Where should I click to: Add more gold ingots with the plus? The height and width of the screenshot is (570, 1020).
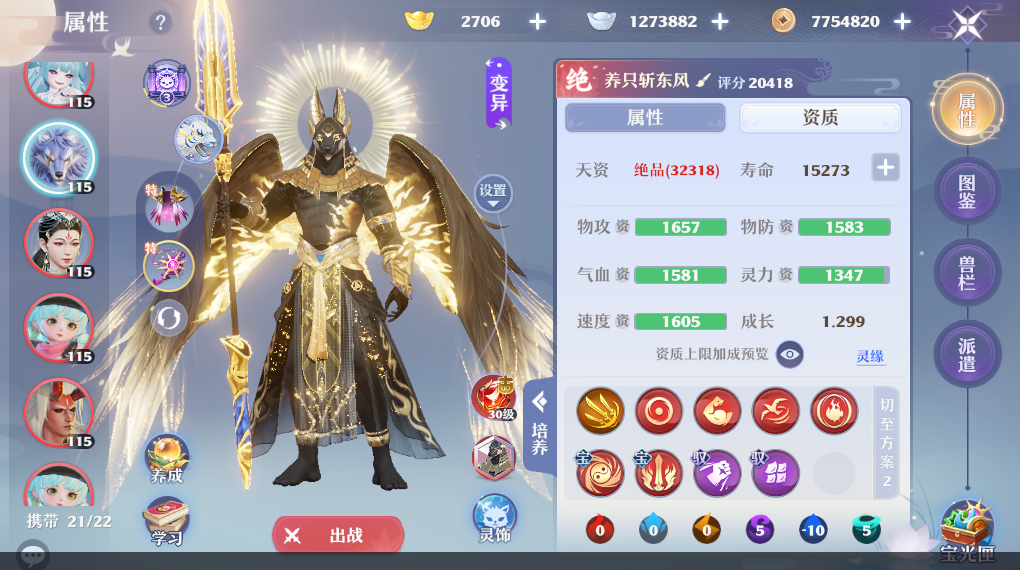pyautogui.click(x=537, y=21)
